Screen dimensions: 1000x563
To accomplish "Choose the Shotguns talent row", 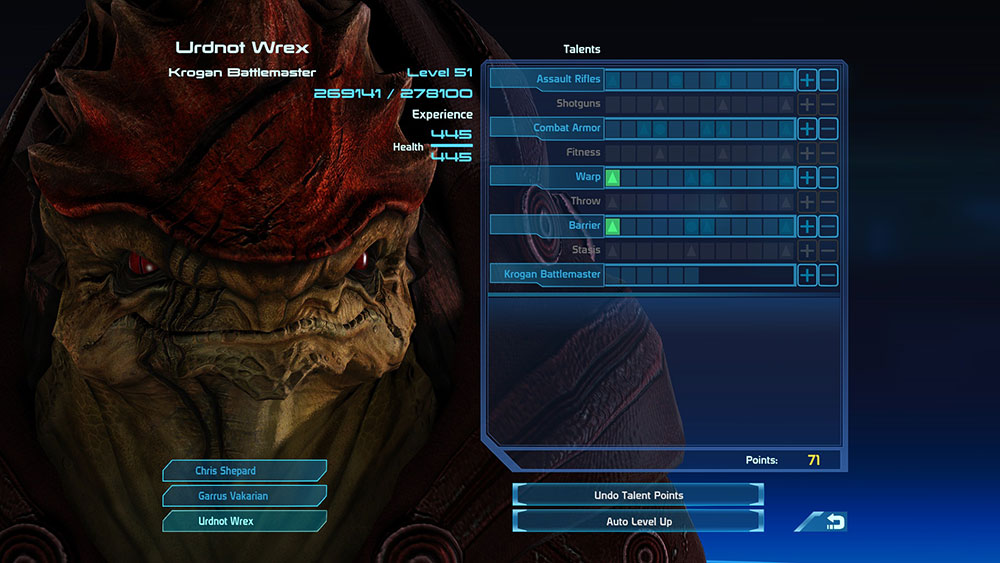I will point(577,104).
